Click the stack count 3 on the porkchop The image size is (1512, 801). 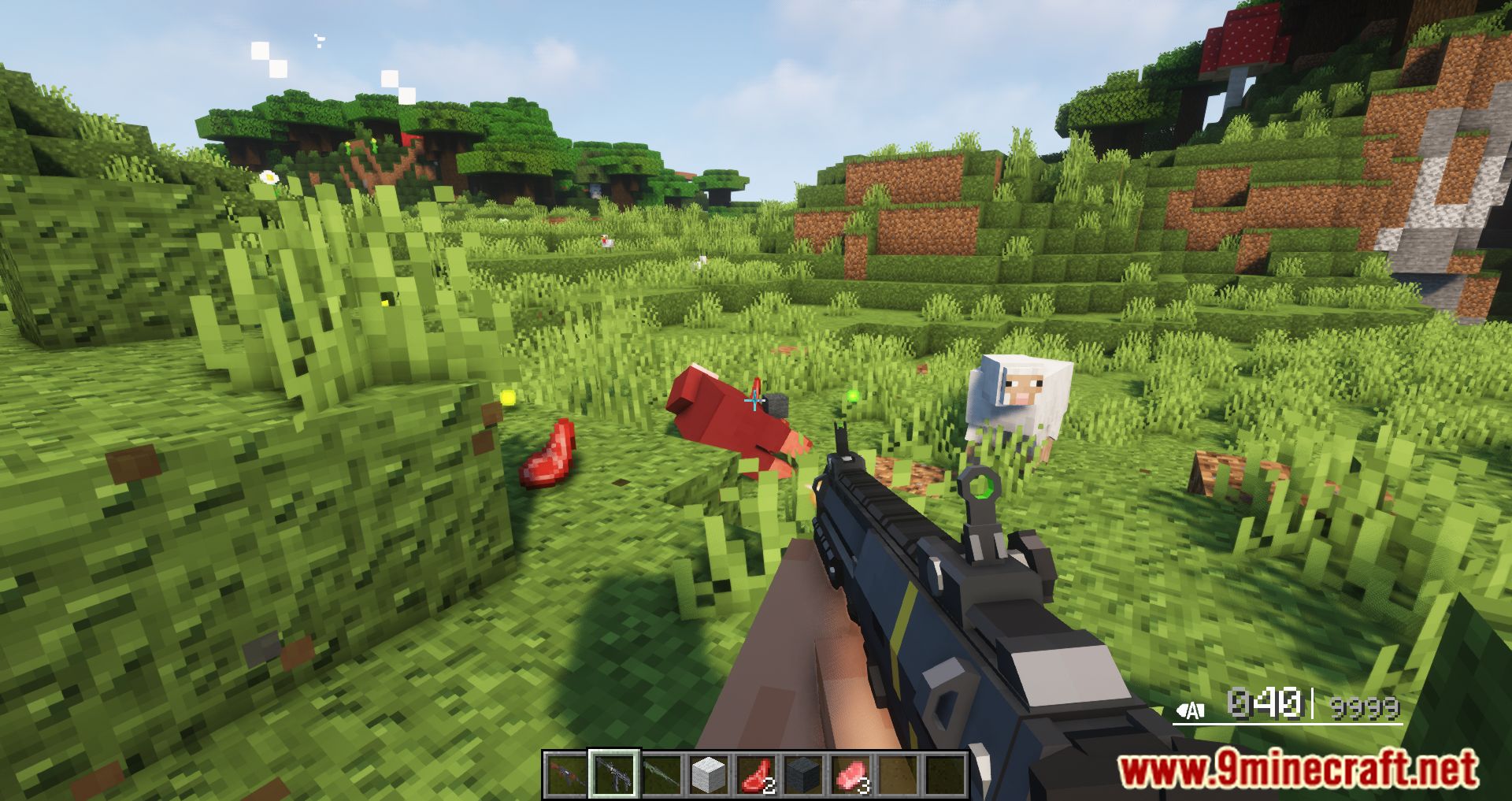coord(863,785)
